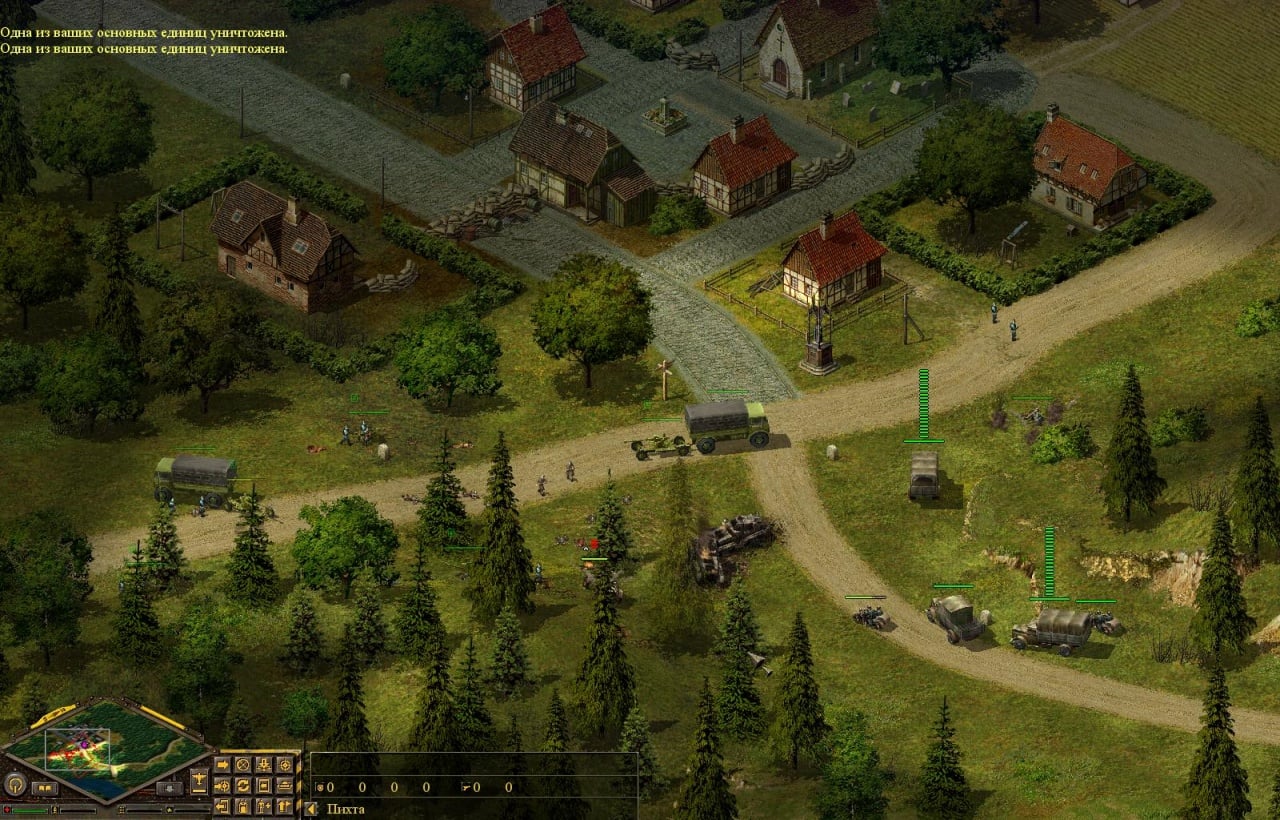
Task: Select the move command arrow button
Action: [x=222, y=765]
